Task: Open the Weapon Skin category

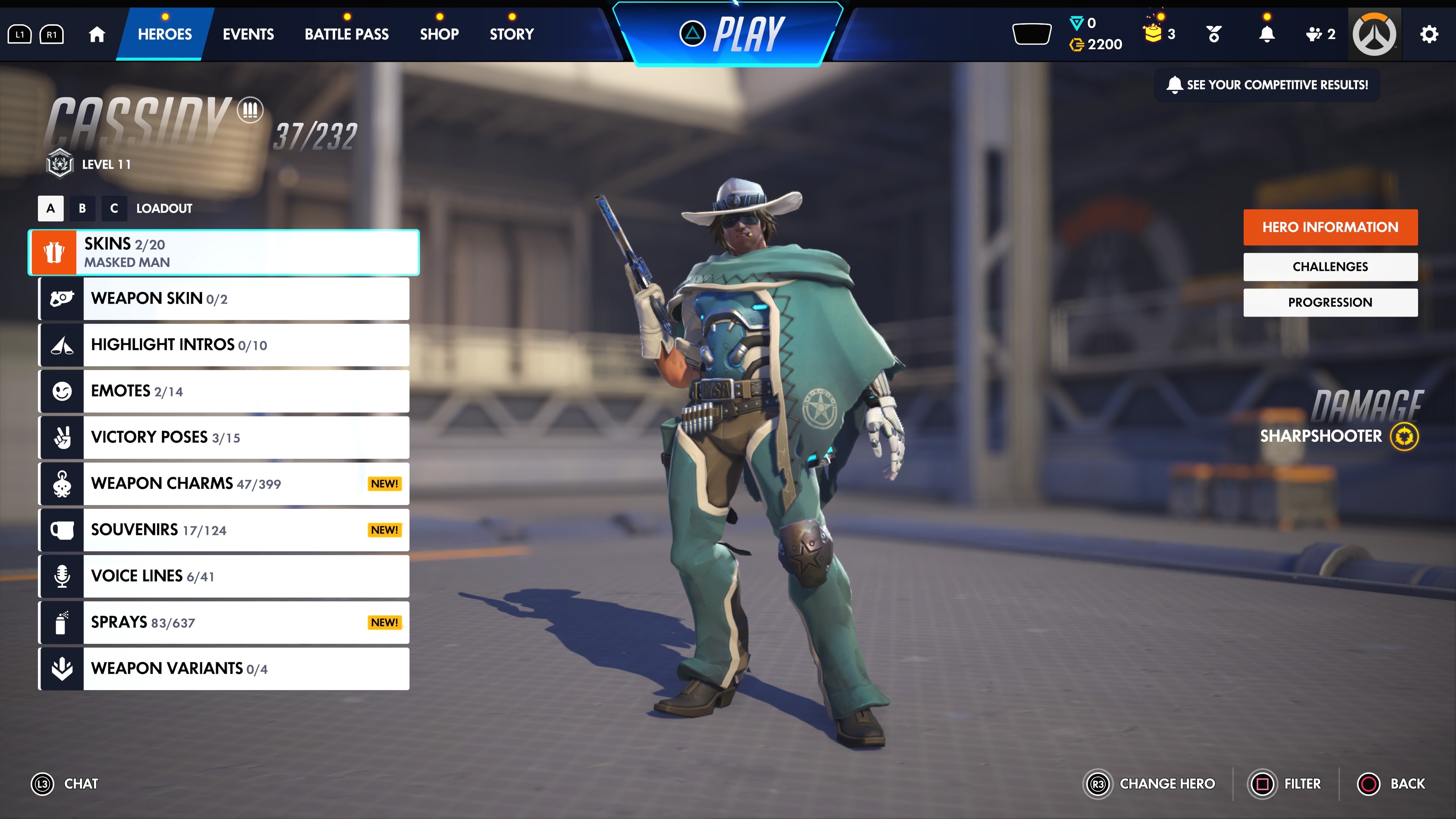Action: pos(224,298)
